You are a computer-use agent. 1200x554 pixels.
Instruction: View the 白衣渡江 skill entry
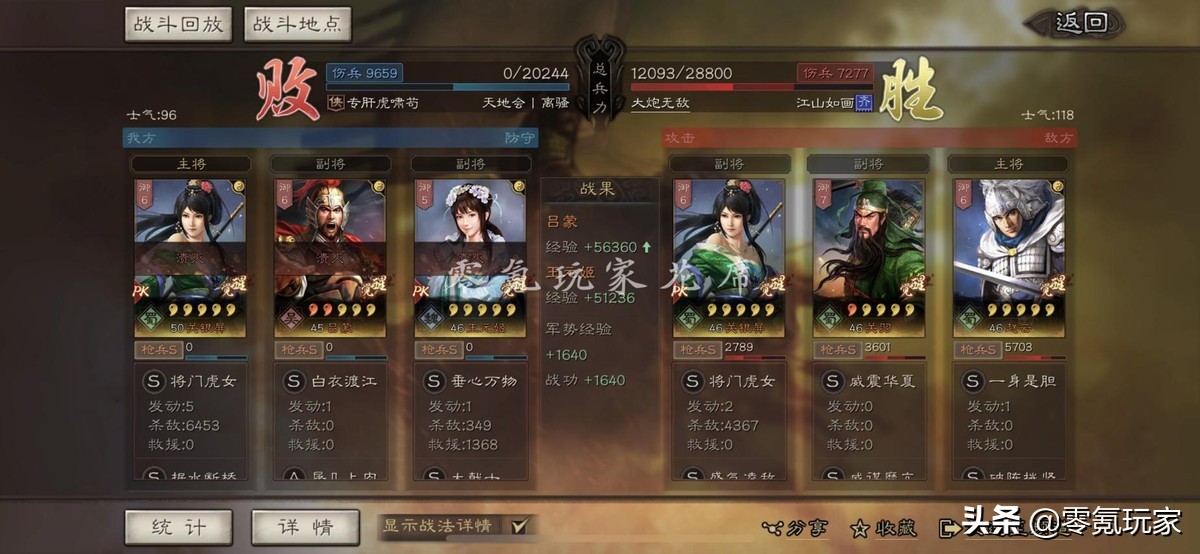coord(330,381)
